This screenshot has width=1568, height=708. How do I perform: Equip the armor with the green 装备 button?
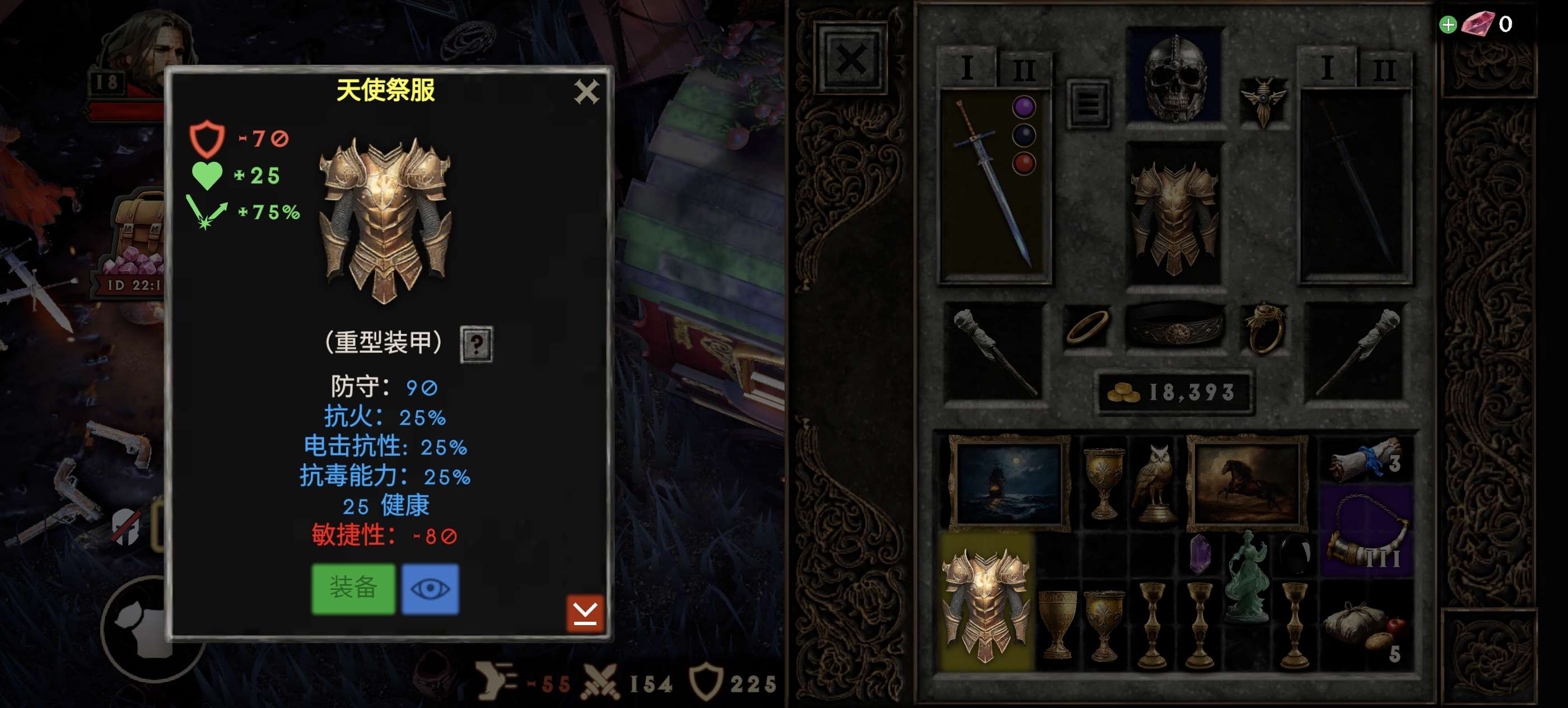(x=353, y=589)
